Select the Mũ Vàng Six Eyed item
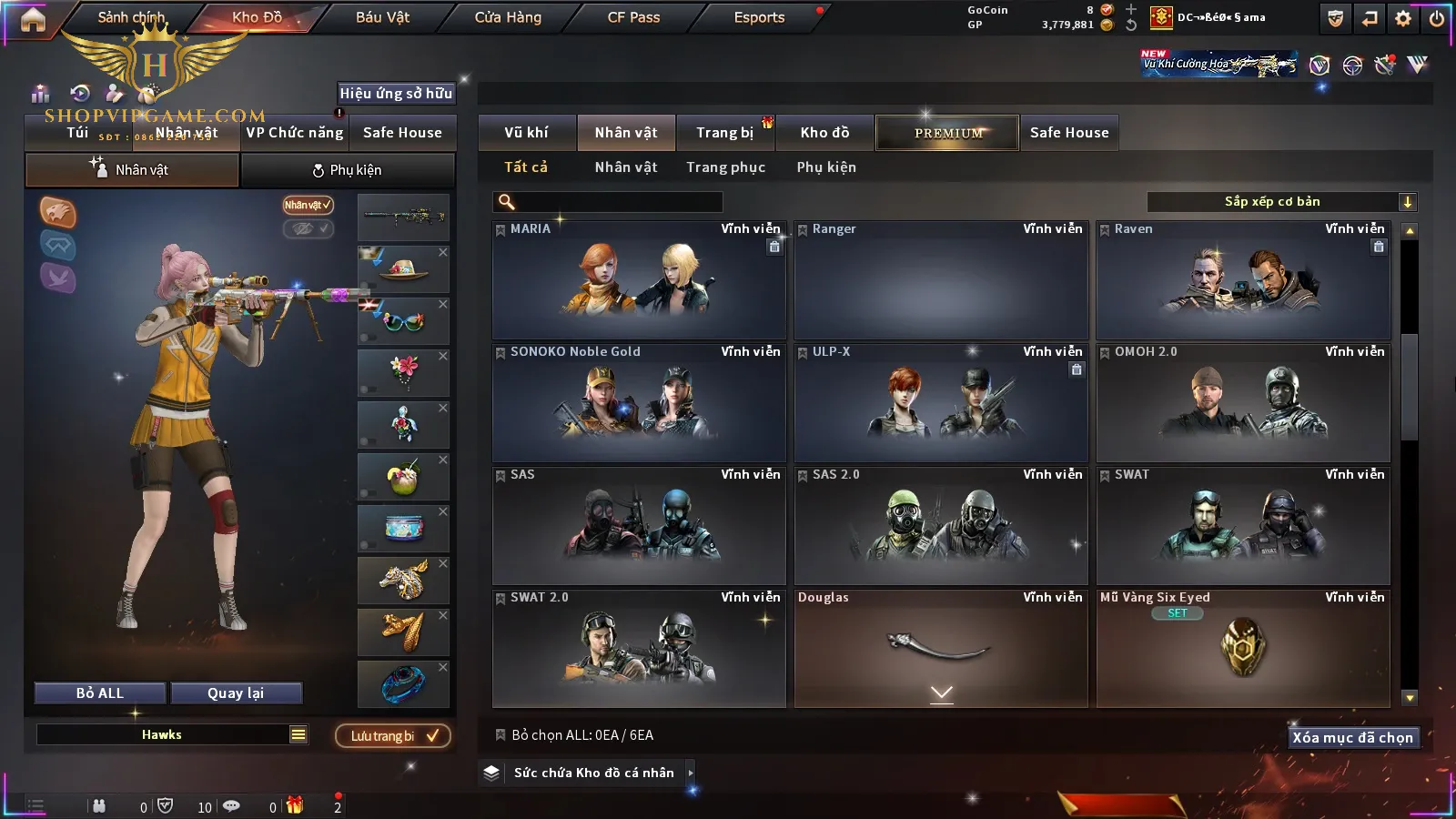The image size is (1456, 819). [1243, 648]
